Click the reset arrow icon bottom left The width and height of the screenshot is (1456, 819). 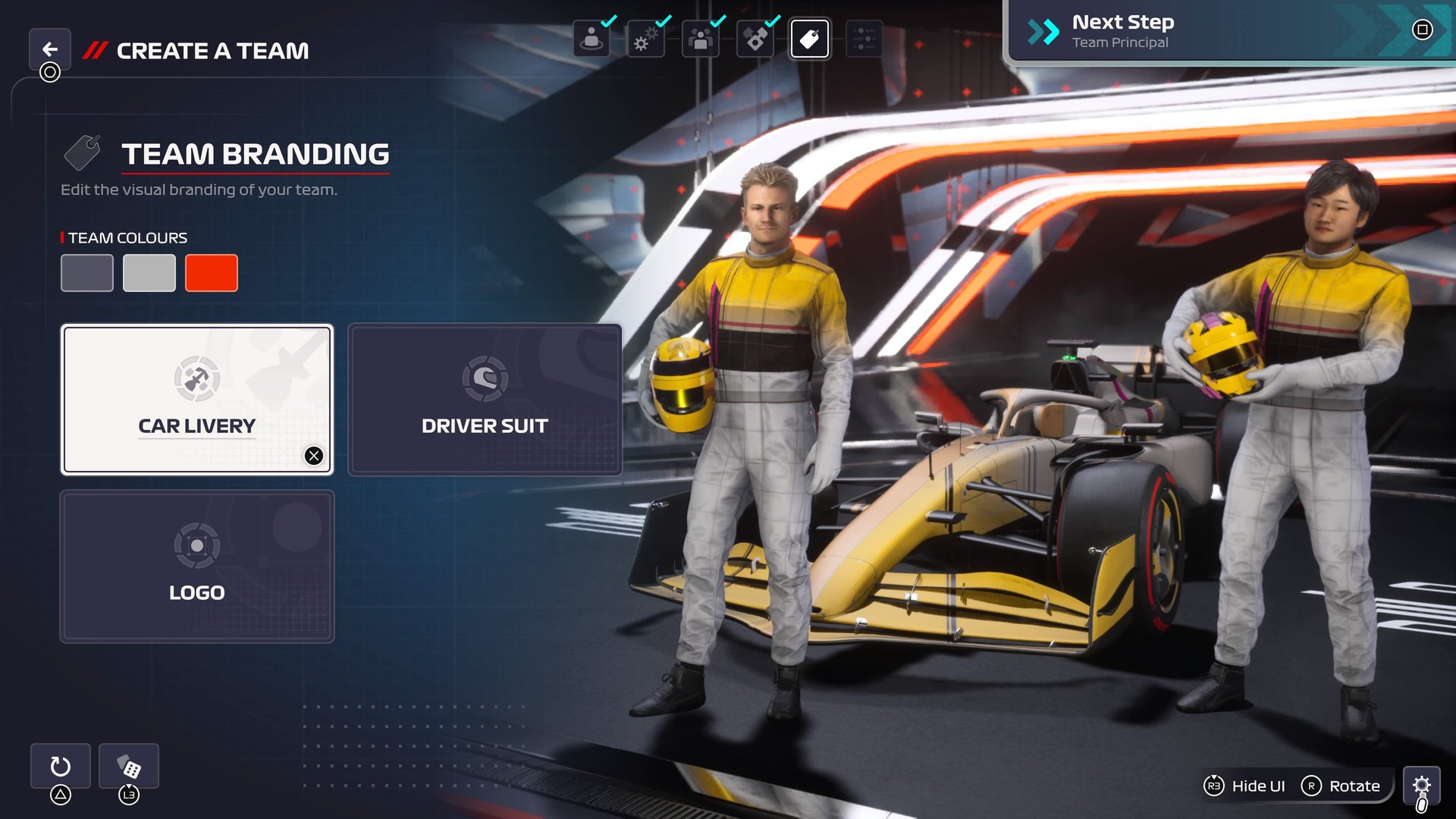click(60, 766)
